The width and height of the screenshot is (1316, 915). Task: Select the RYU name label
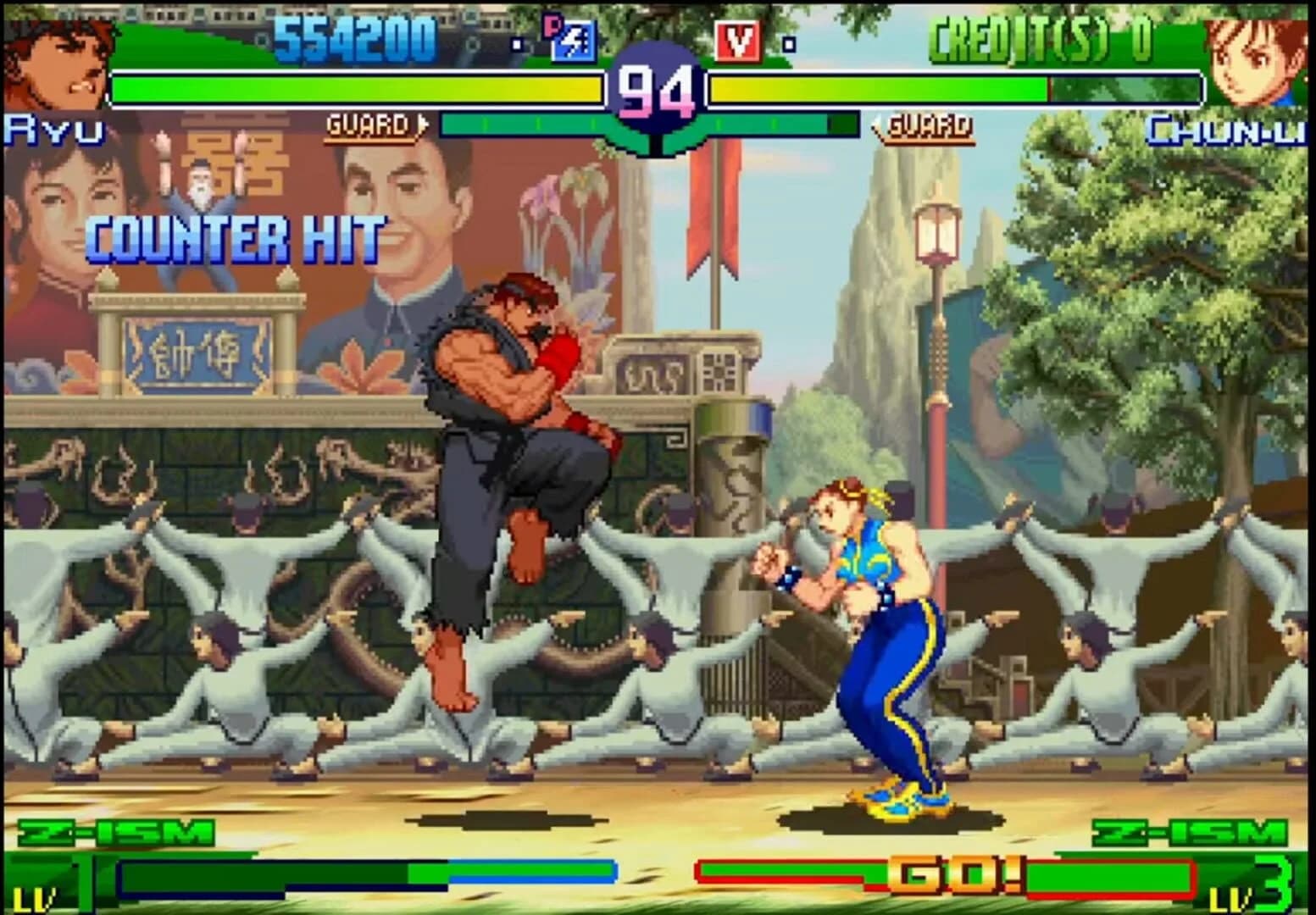point(53,128)
